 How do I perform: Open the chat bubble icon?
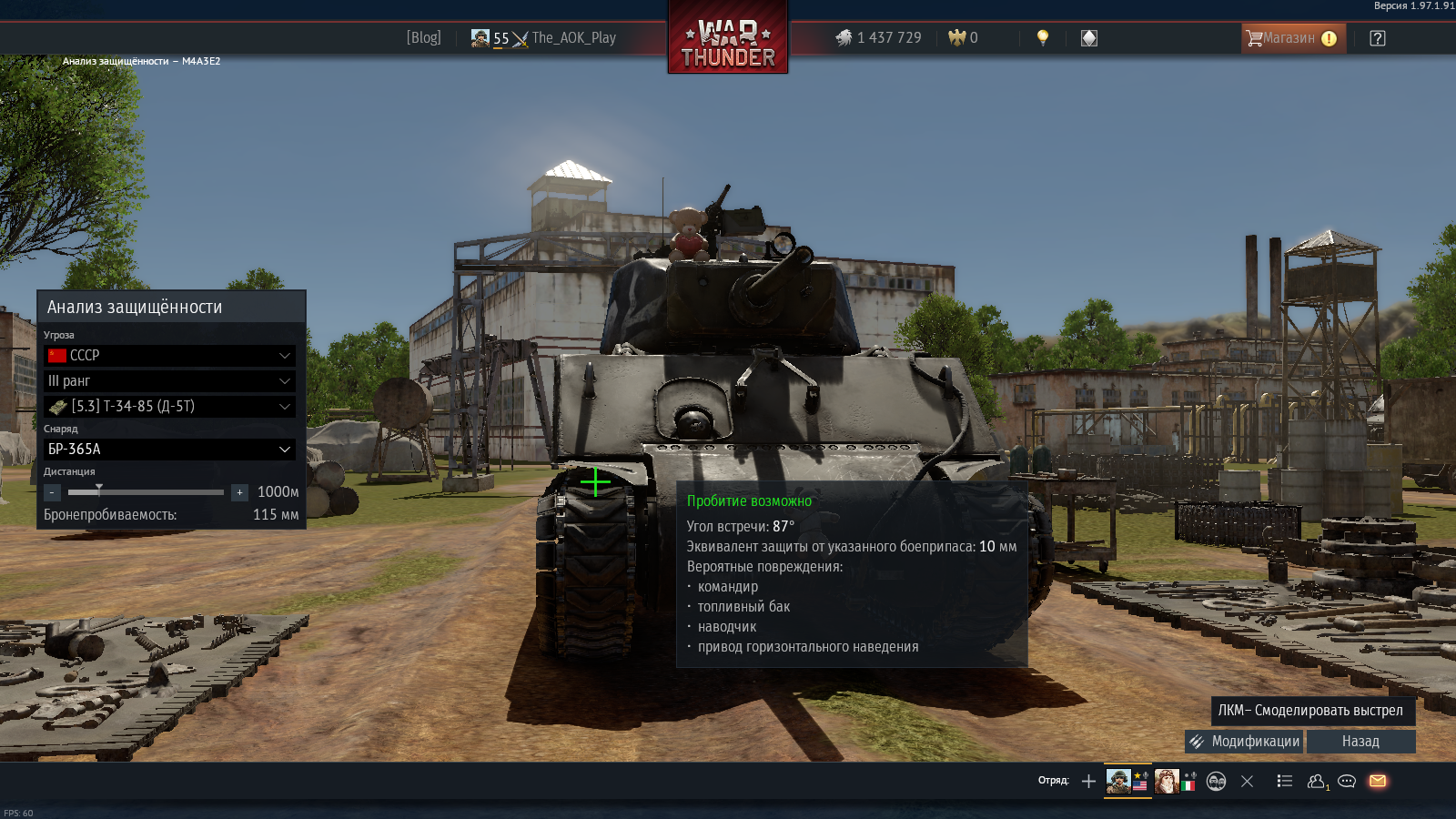[x=1347, y=781]
